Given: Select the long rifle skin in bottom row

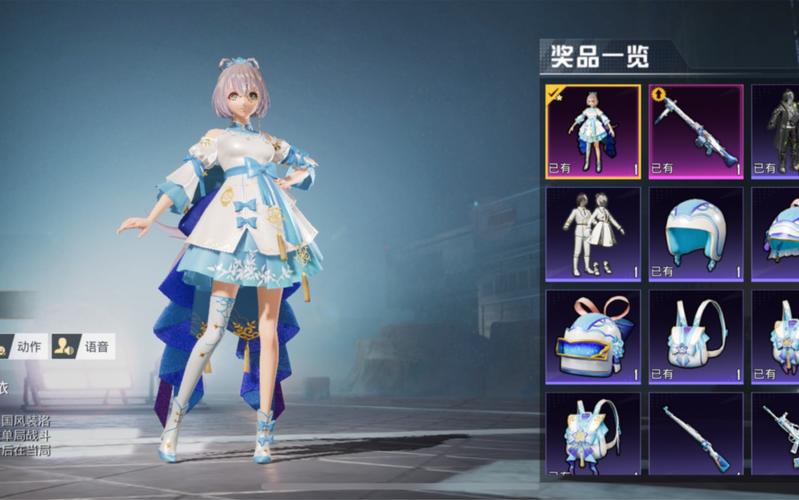Looking at the screenshot, I should click(x=696, y=437).
